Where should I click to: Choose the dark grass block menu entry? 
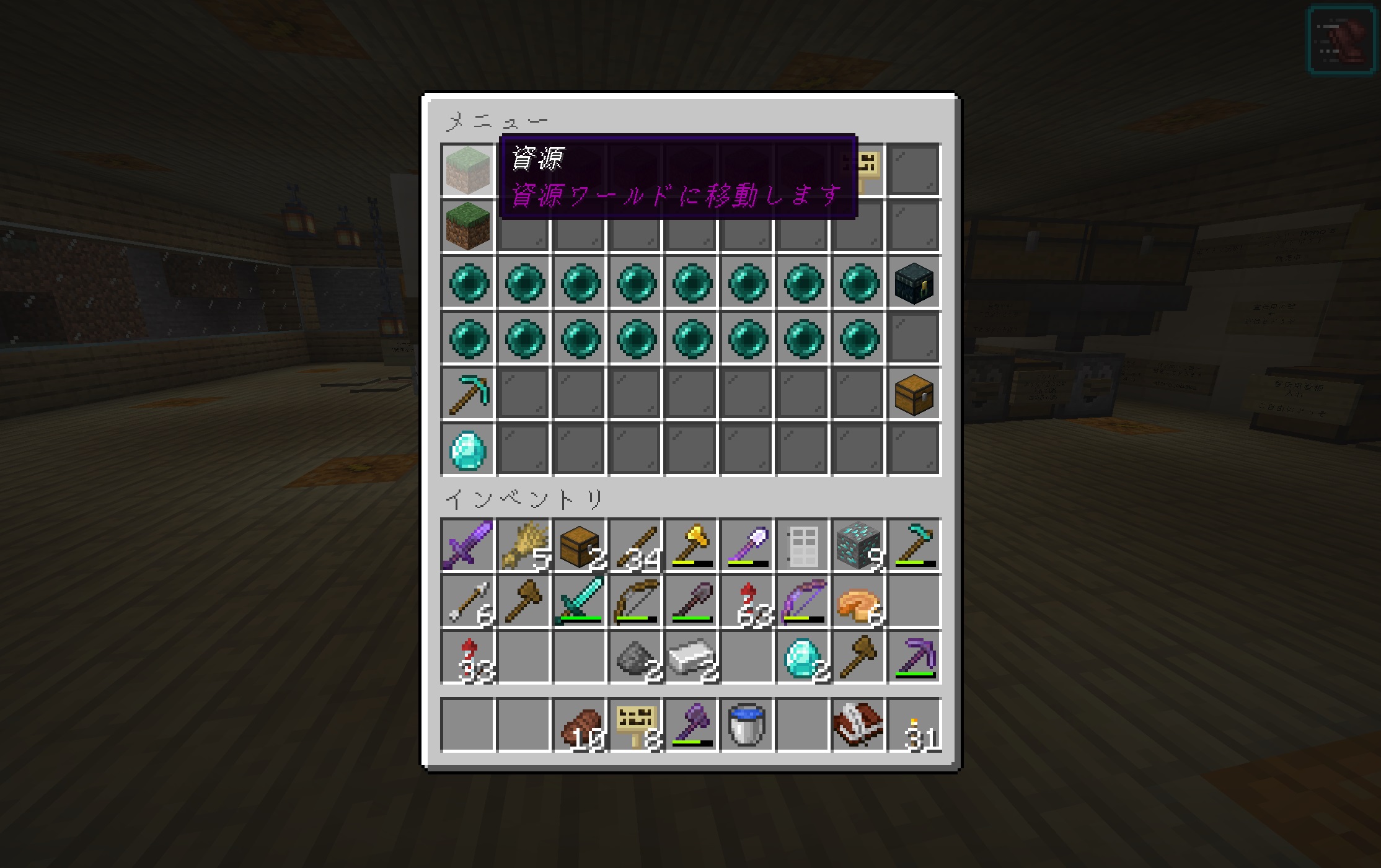click(468, 226)
